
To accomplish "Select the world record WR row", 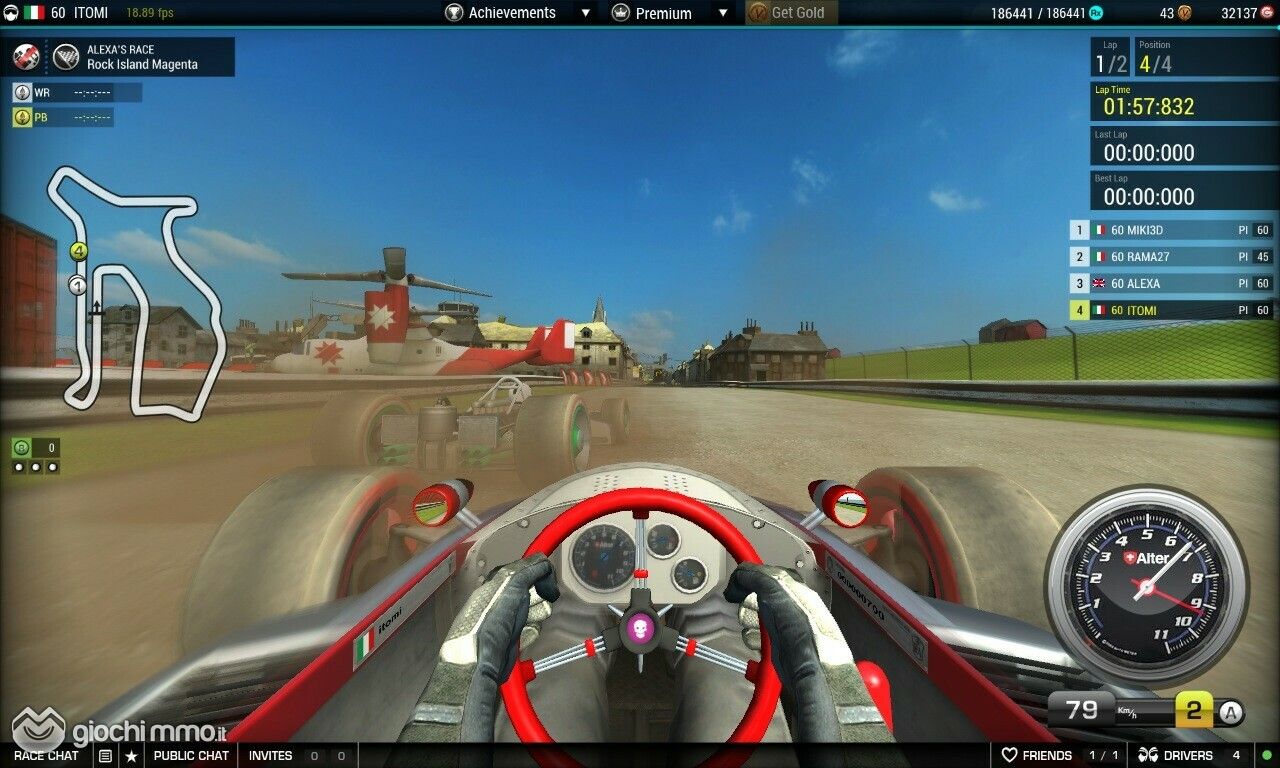I will click(x=77, y=93).
